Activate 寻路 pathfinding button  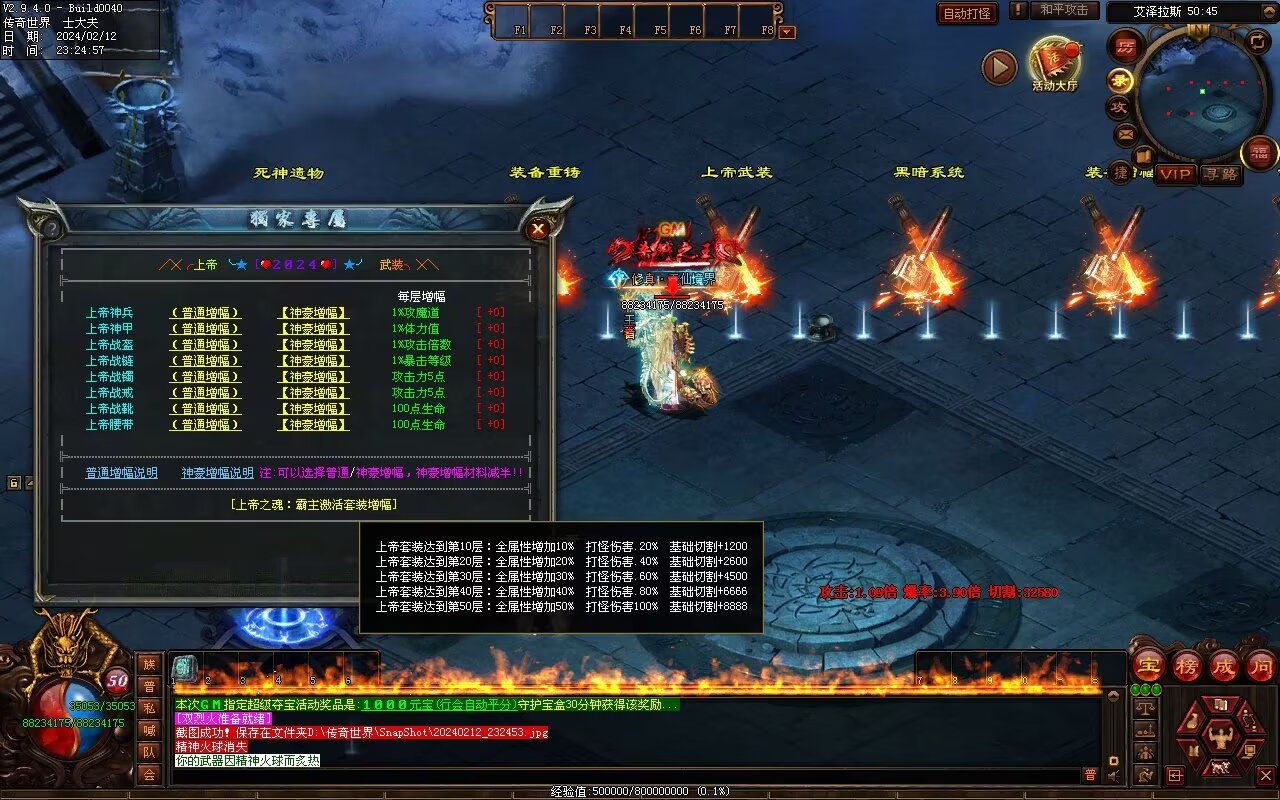click(x=1219, y=174)
